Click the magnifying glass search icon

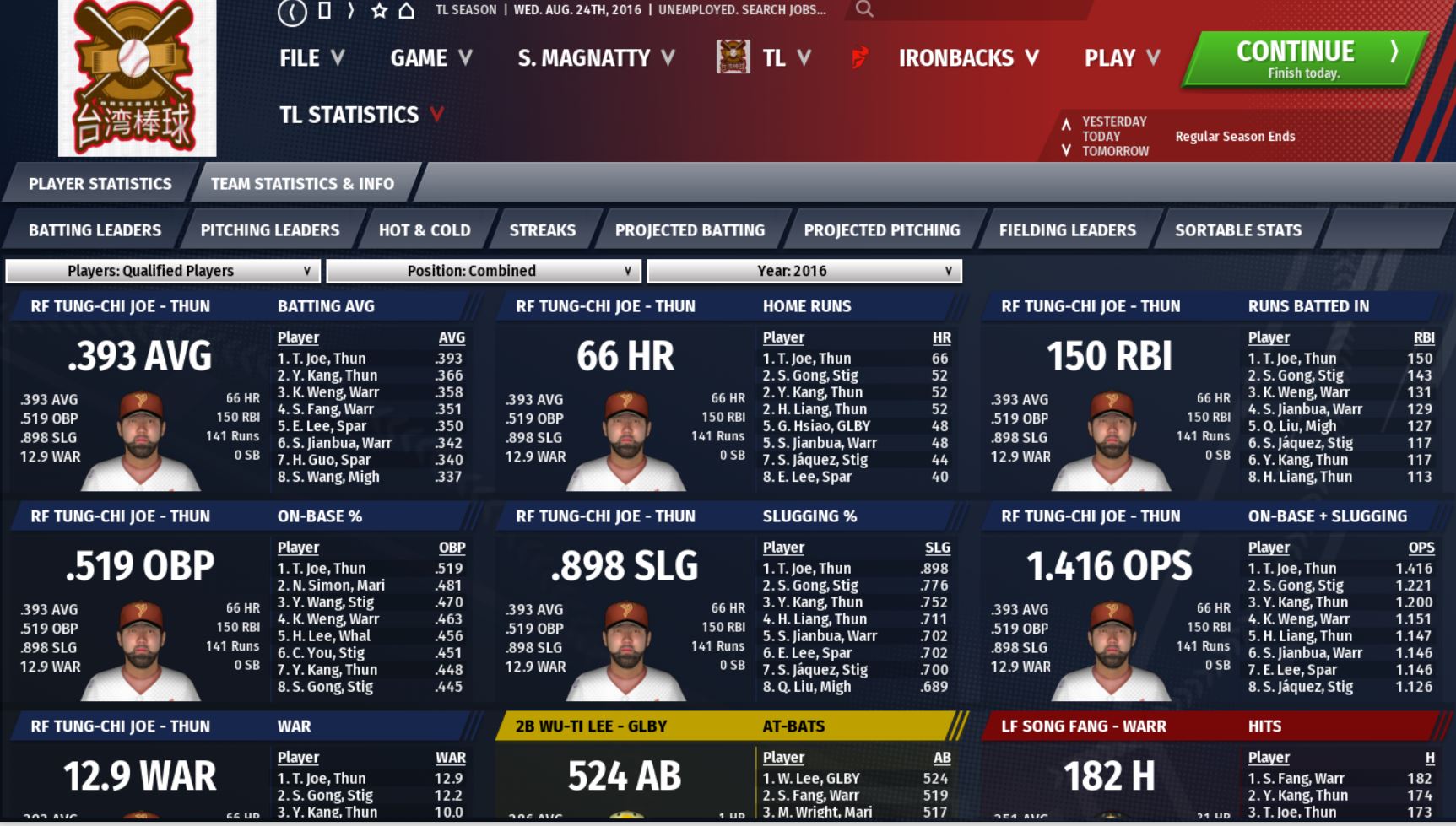pos(863,10)
